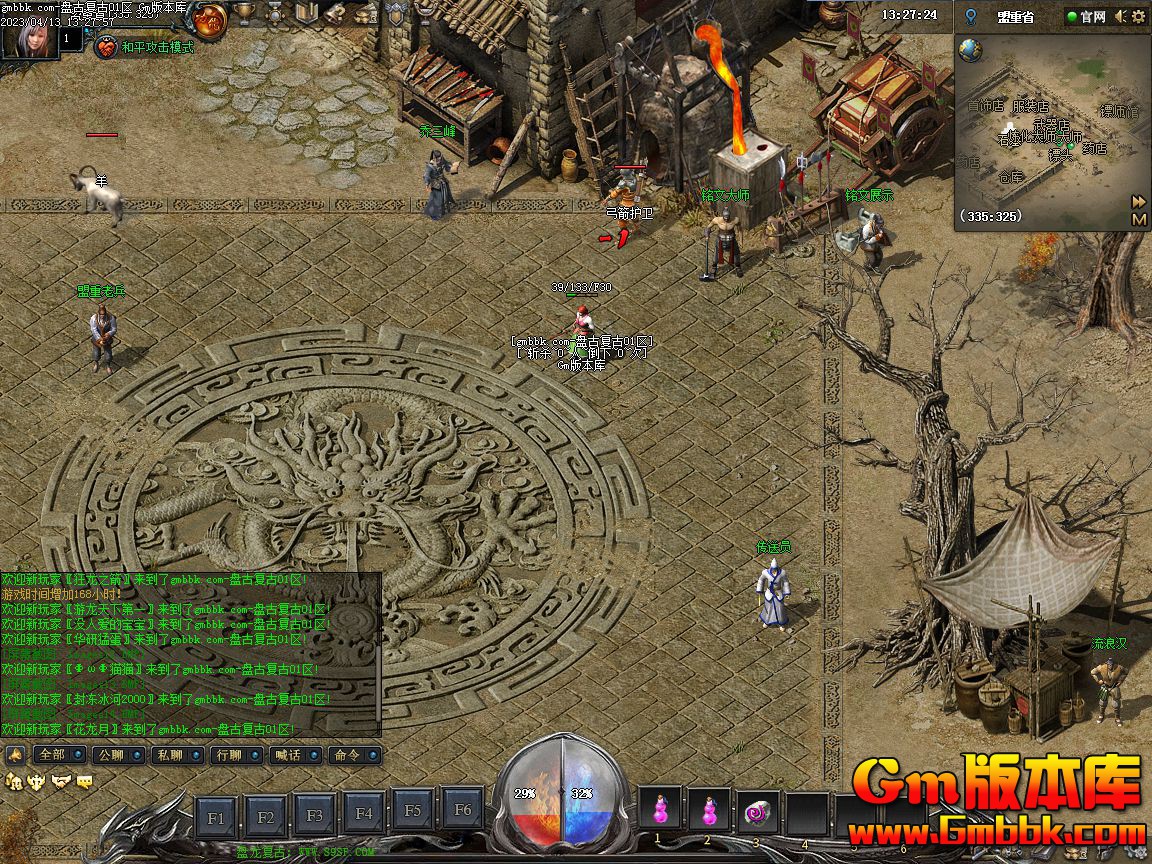Viewport: 1152px width, 864px height.
Task: Use the purple swirl scroll in slot 3
Action: 757,811
